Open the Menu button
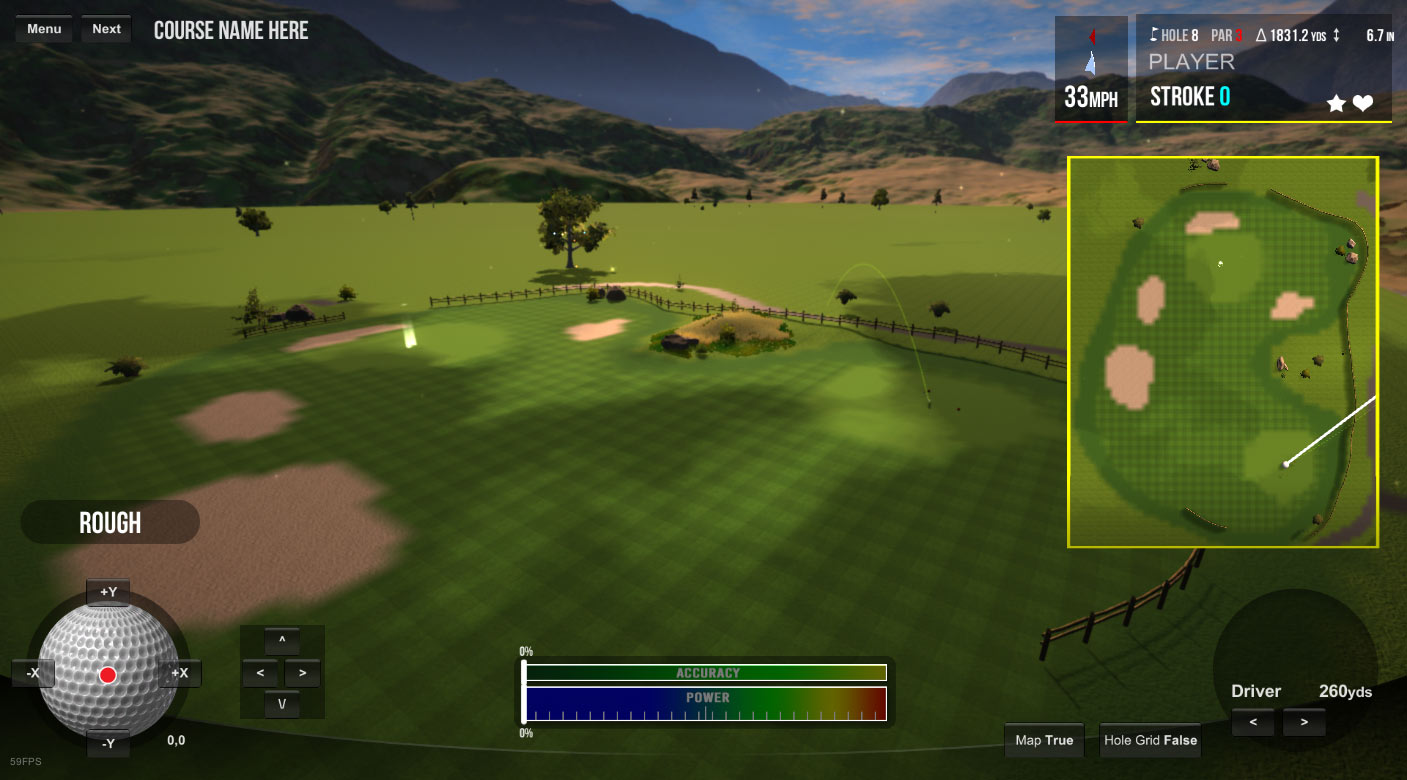Image resolution: width=1407 pixels, height=780 pixels. coord(44,29)
